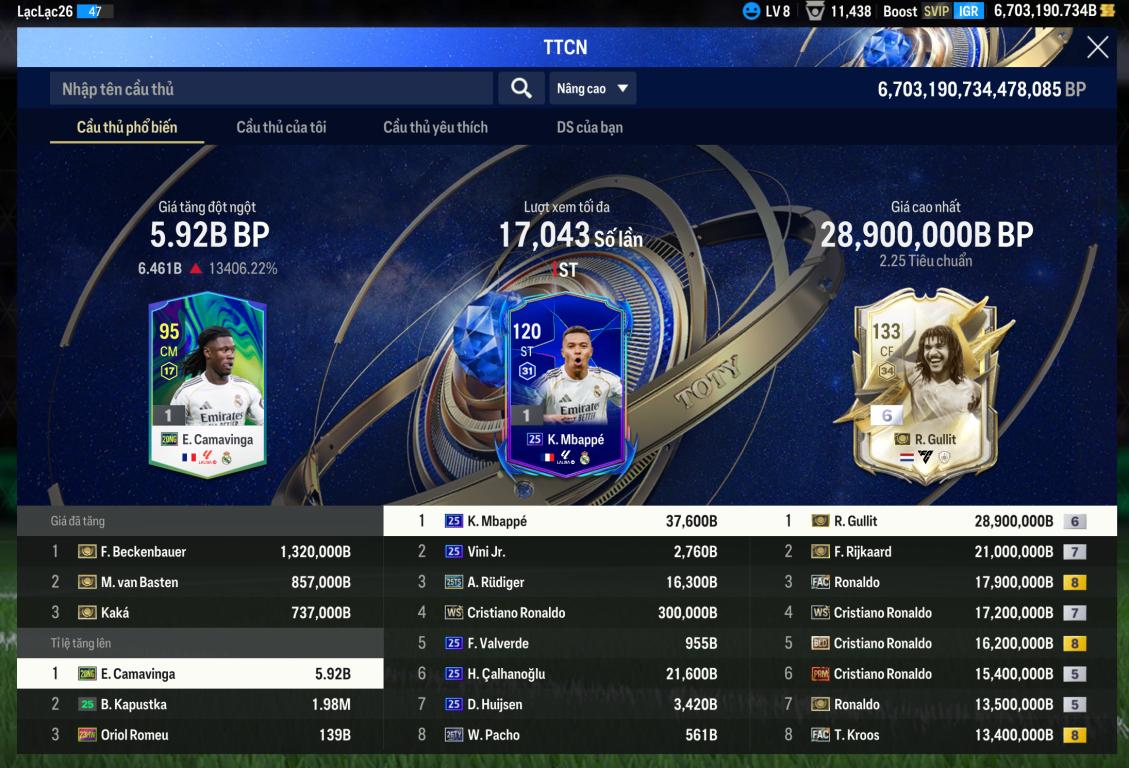
Task: Open the Nâng cao dropdown
Action: tap(593, 89)
